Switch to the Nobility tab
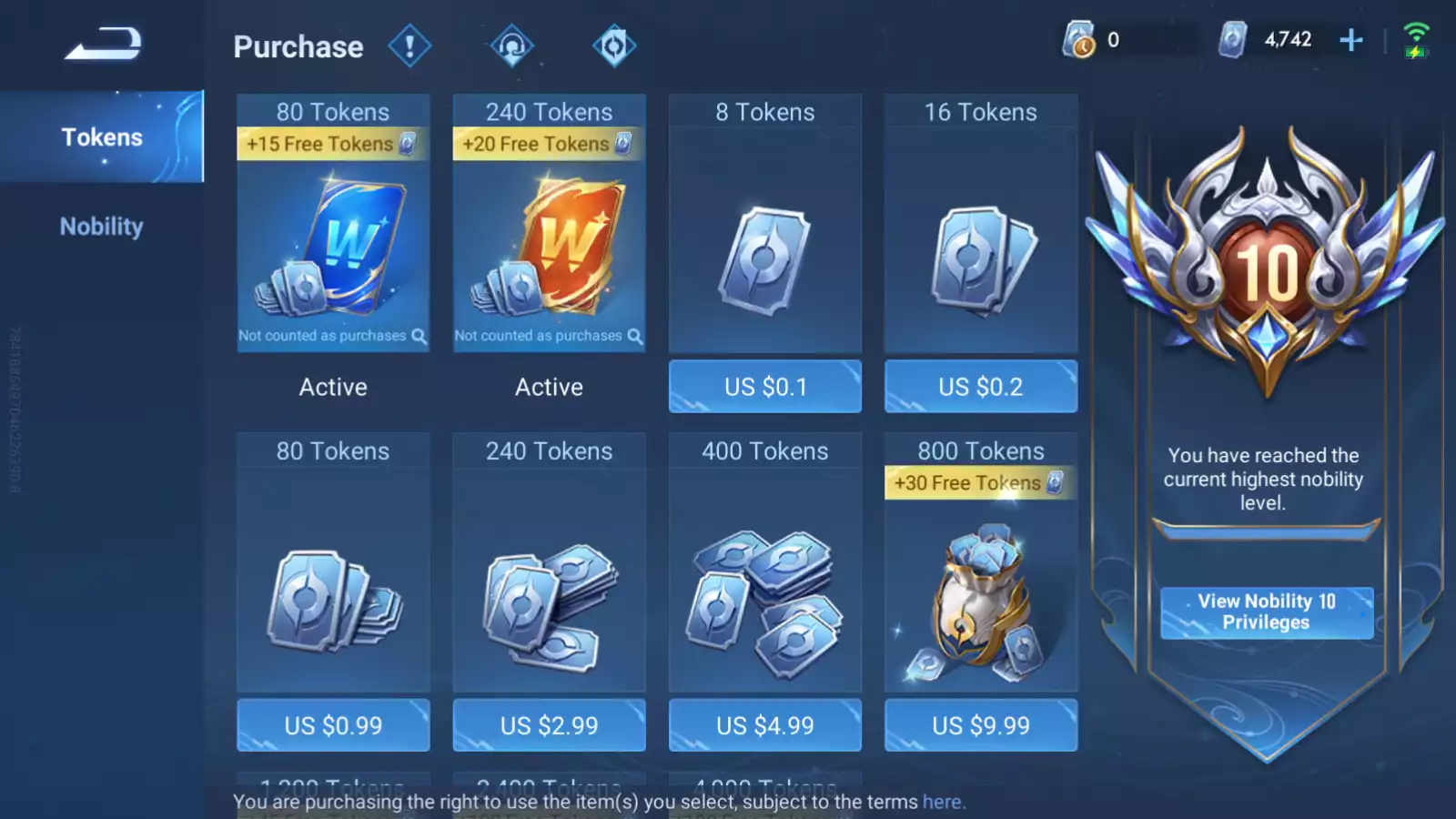 (102, 227)
